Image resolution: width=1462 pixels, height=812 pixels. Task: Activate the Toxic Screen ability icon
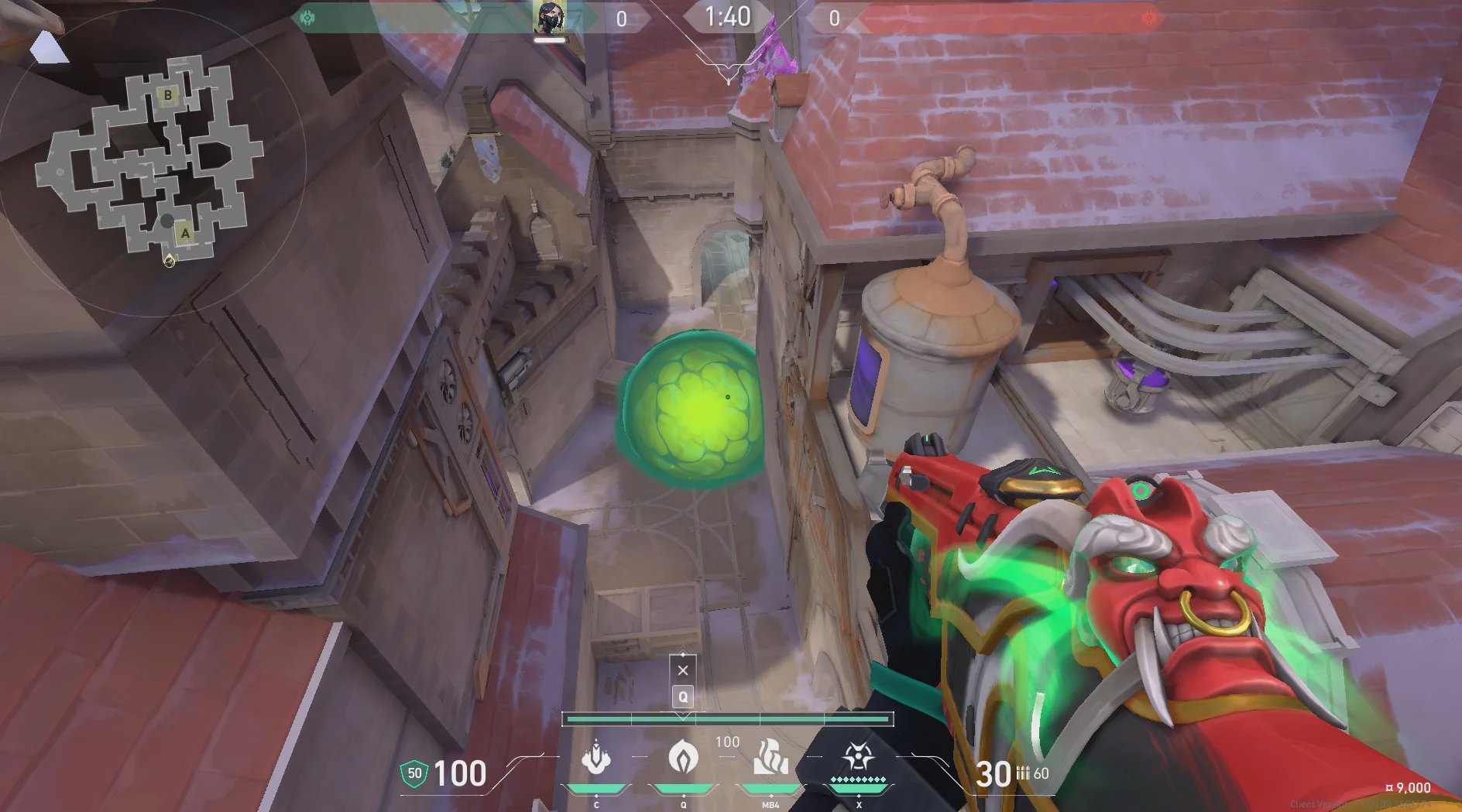[x=770, y=757]
